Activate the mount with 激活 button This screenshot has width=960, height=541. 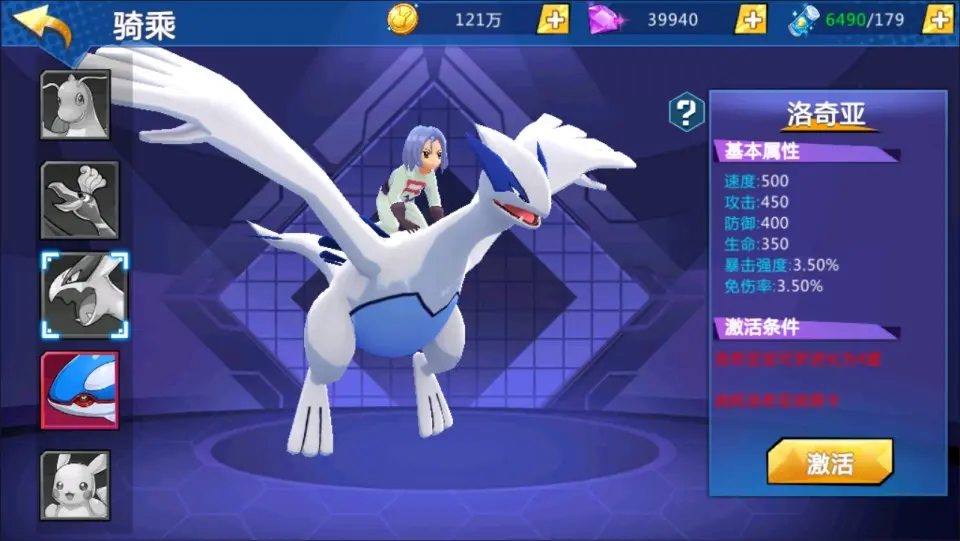point(829,463)
